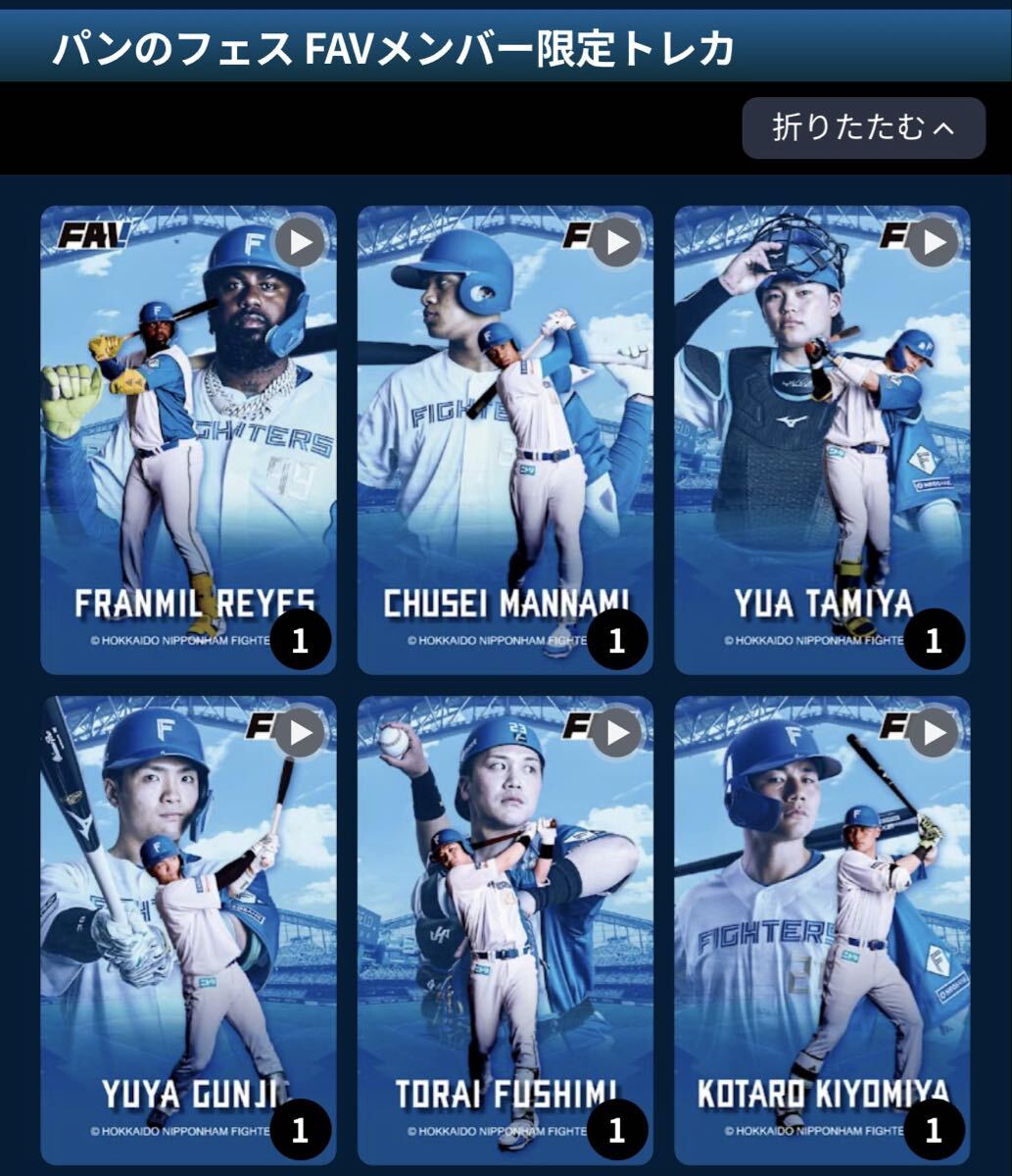1012x1176 pixels.
Task: Collapse the card list with 折りたたむ
Action: point(863,128)
